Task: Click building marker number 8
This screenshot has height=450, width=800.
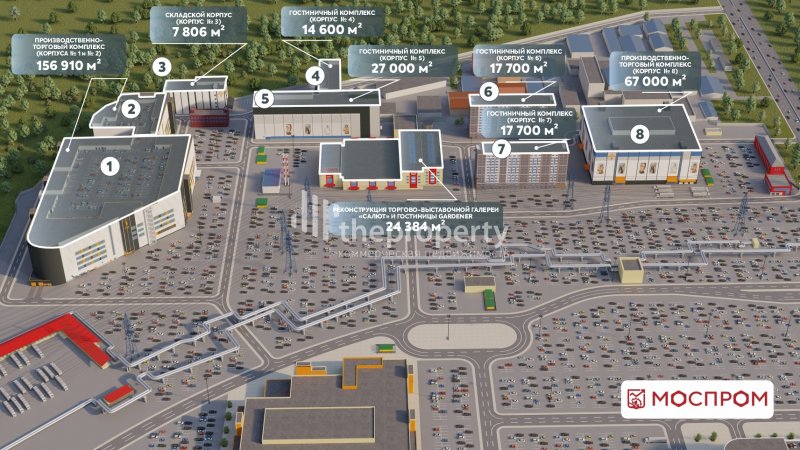Action: 639,132
